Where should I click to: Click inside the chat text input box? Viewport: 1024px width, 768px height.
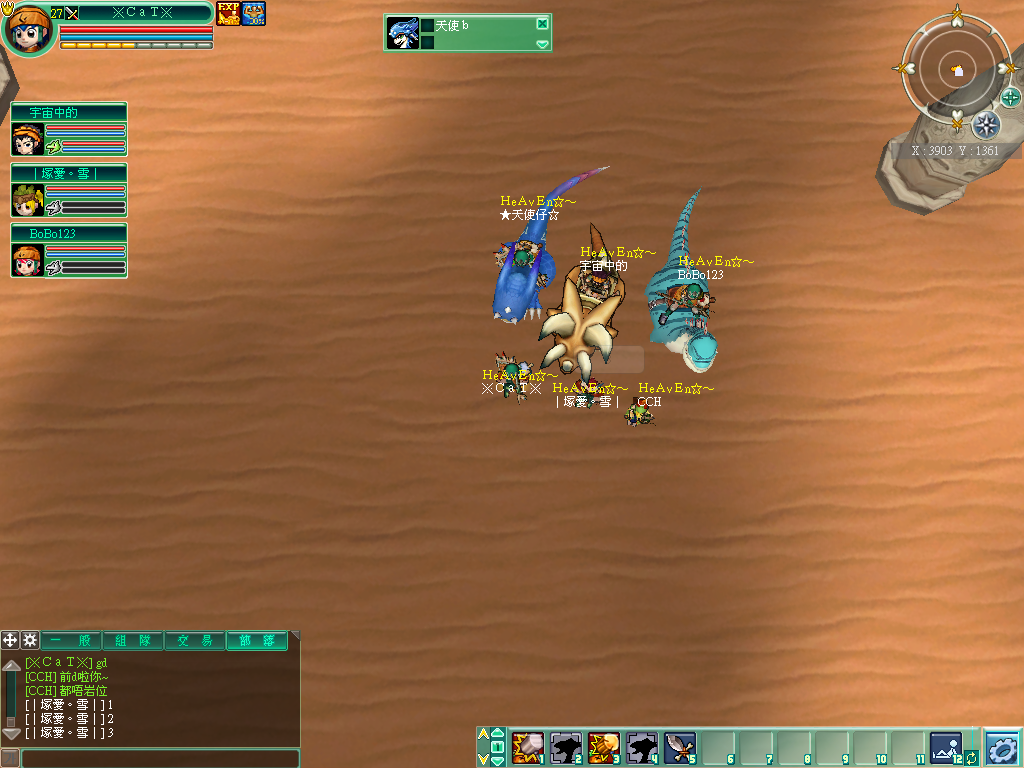pos(160,758)
